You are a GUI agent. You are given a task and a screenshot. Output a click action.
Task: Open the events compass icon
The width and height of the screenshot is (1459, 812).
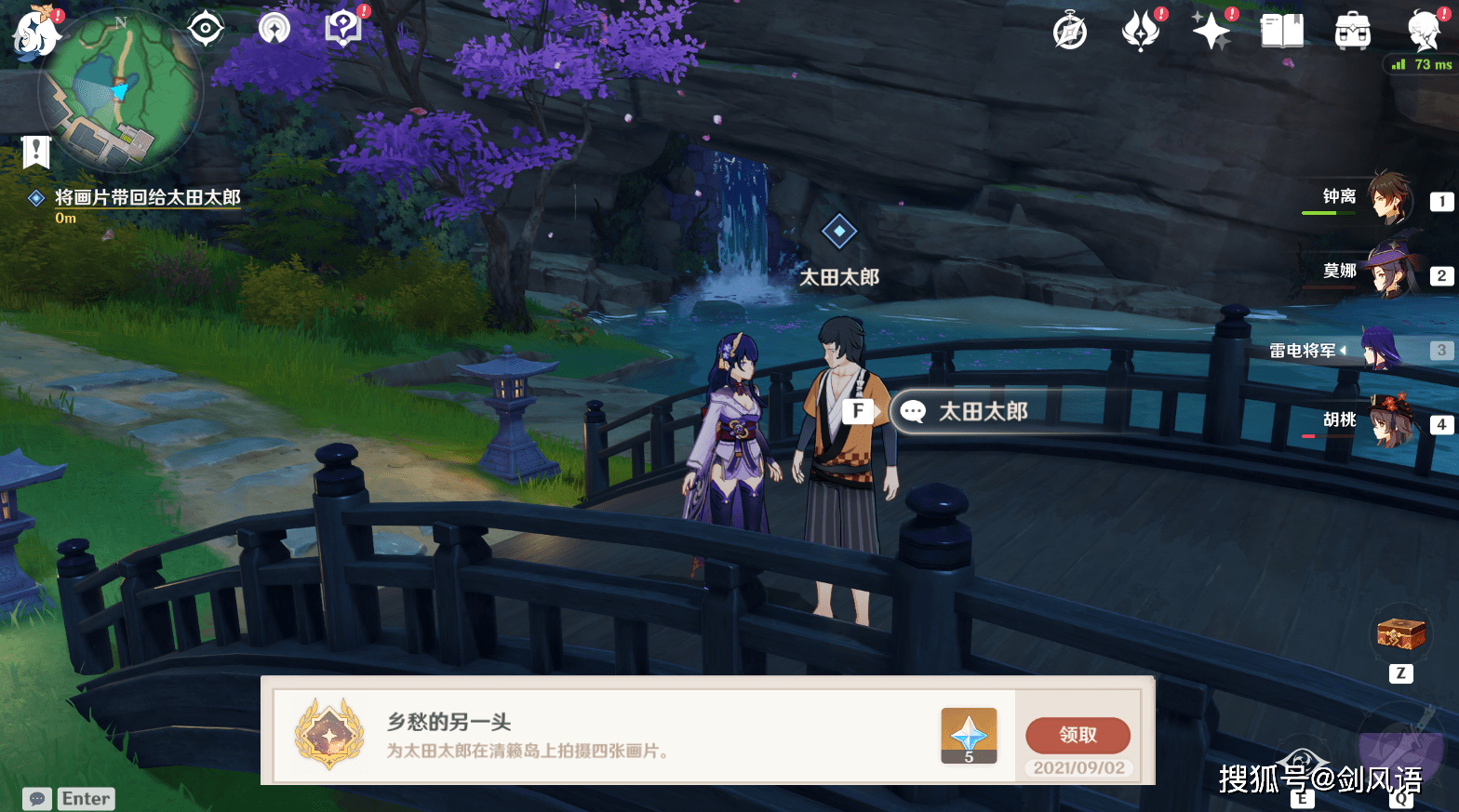[1070, 30]
